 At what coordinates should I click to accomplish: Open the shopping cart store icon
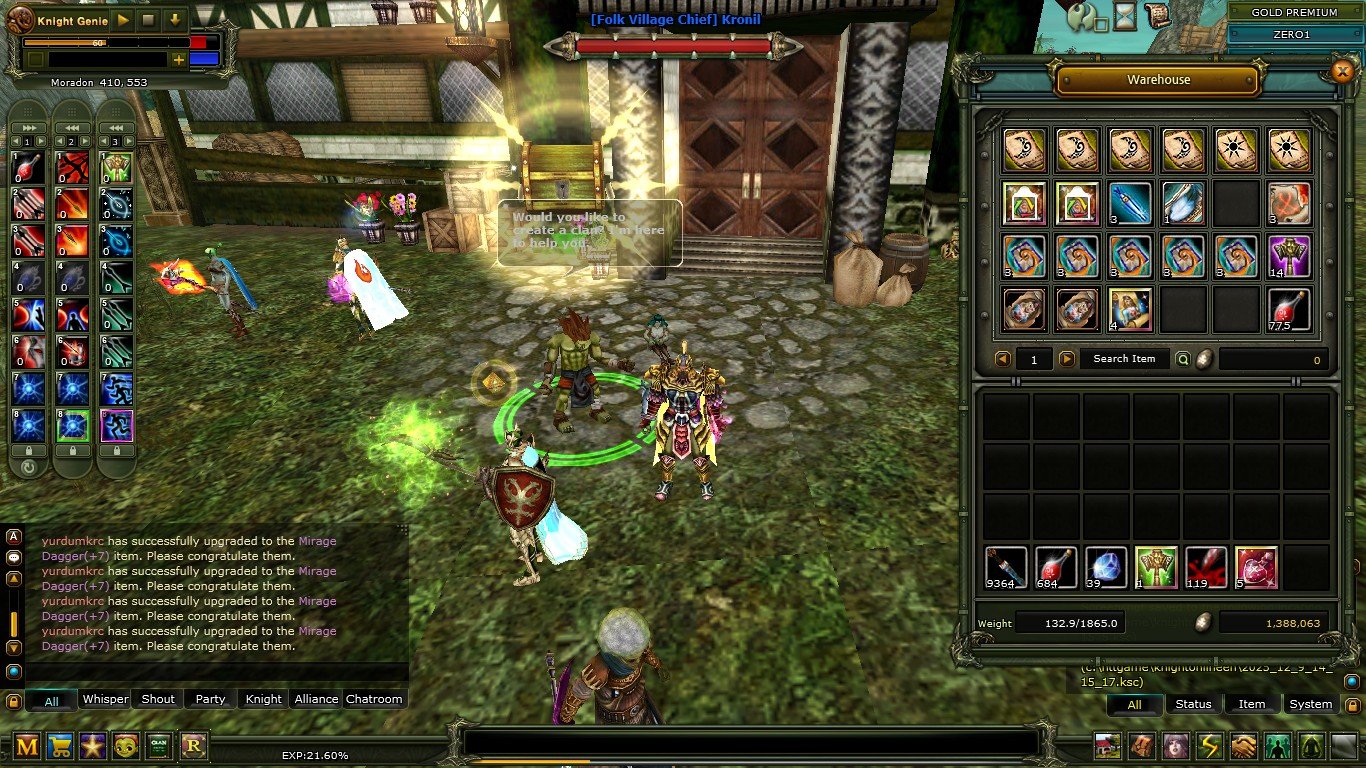pyautogui.click(x=61, y=745)
